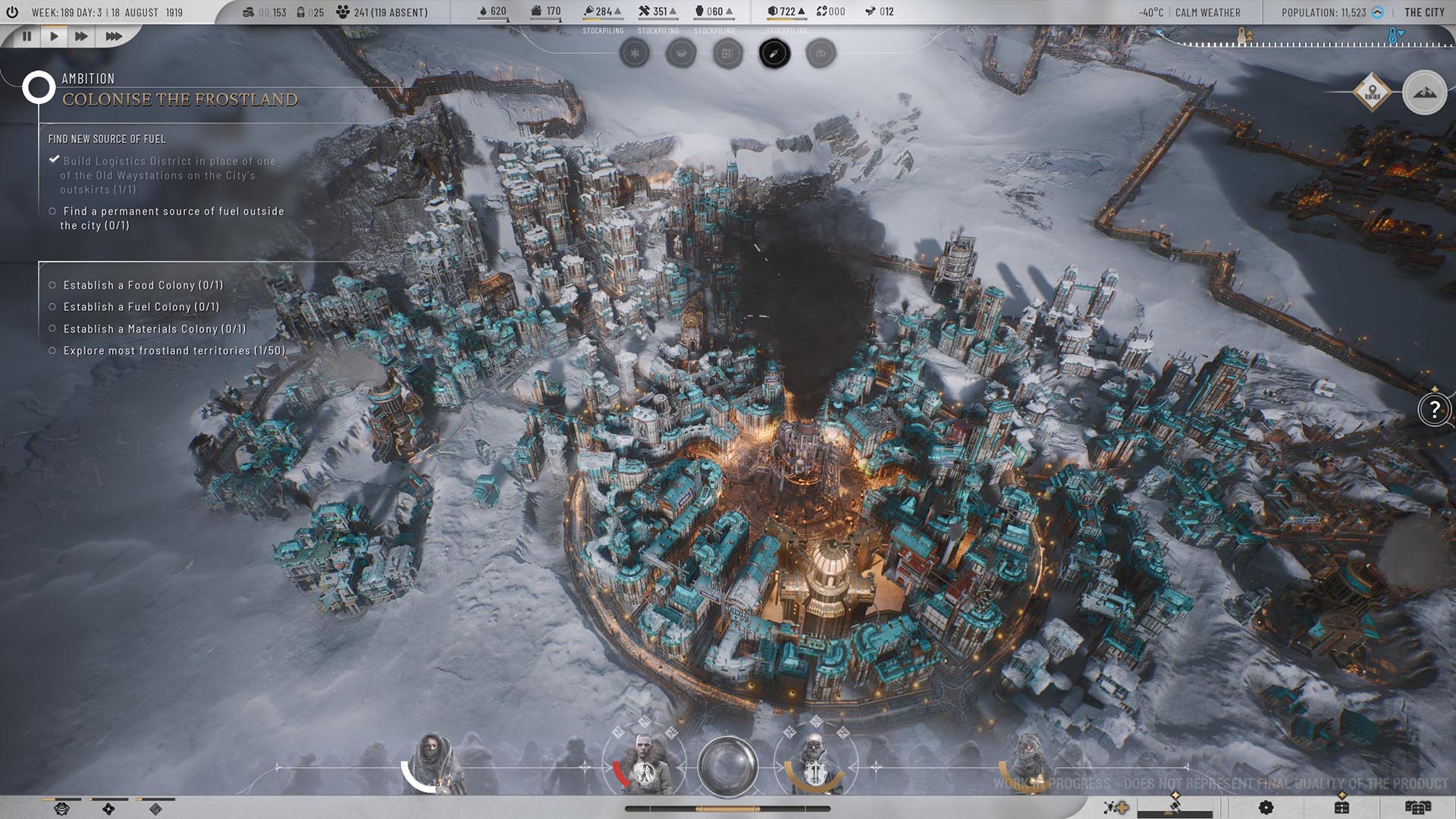
Task: Open the bottom-right districts icon
Action: [1417, 807]
